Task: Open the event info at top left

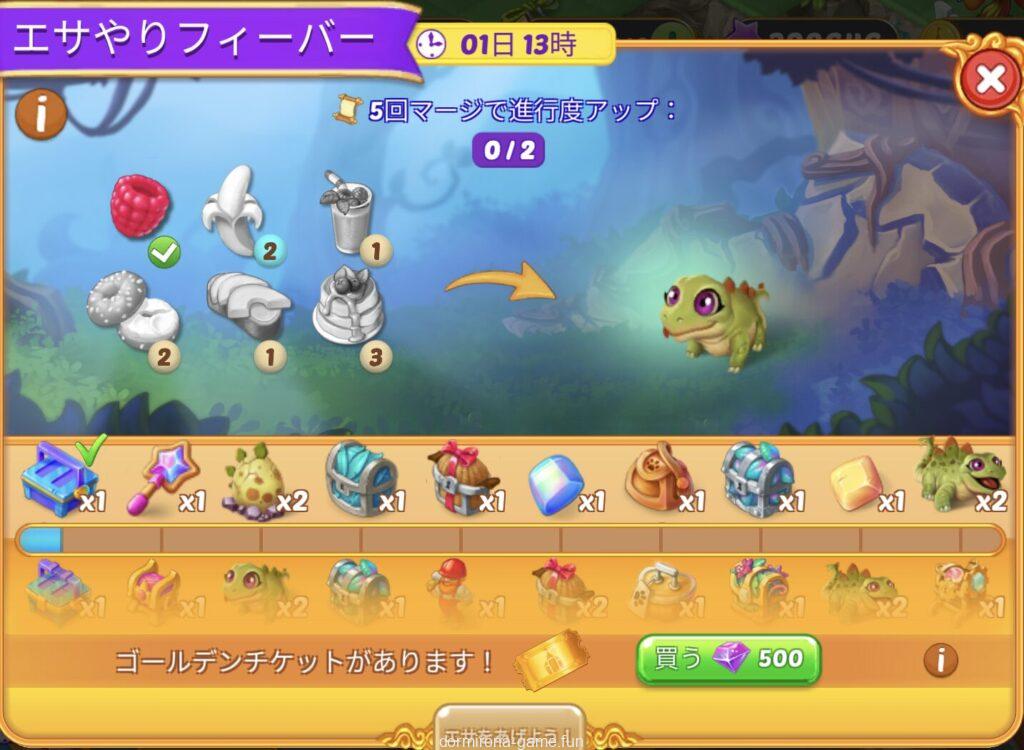Action: click(41, 115)
